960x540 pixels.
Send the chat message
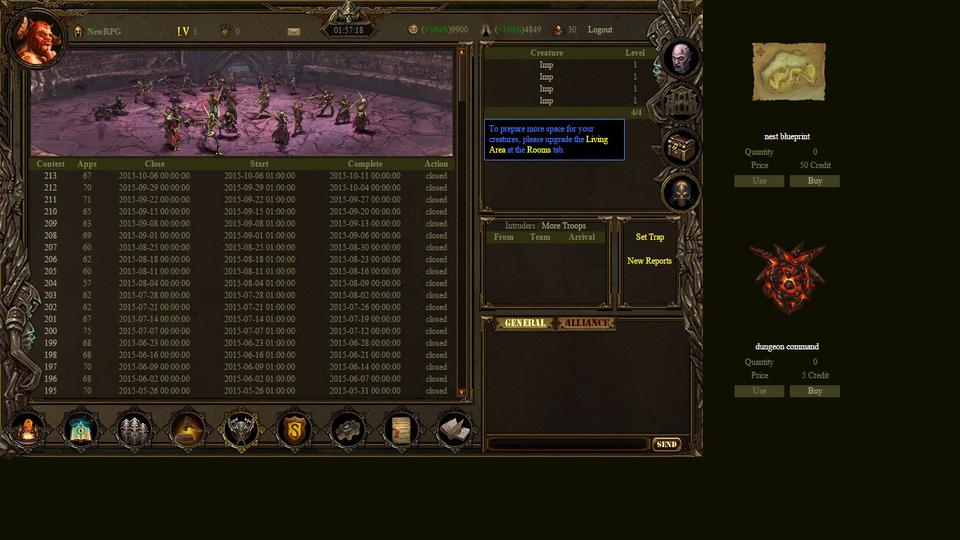click(666, 444)
